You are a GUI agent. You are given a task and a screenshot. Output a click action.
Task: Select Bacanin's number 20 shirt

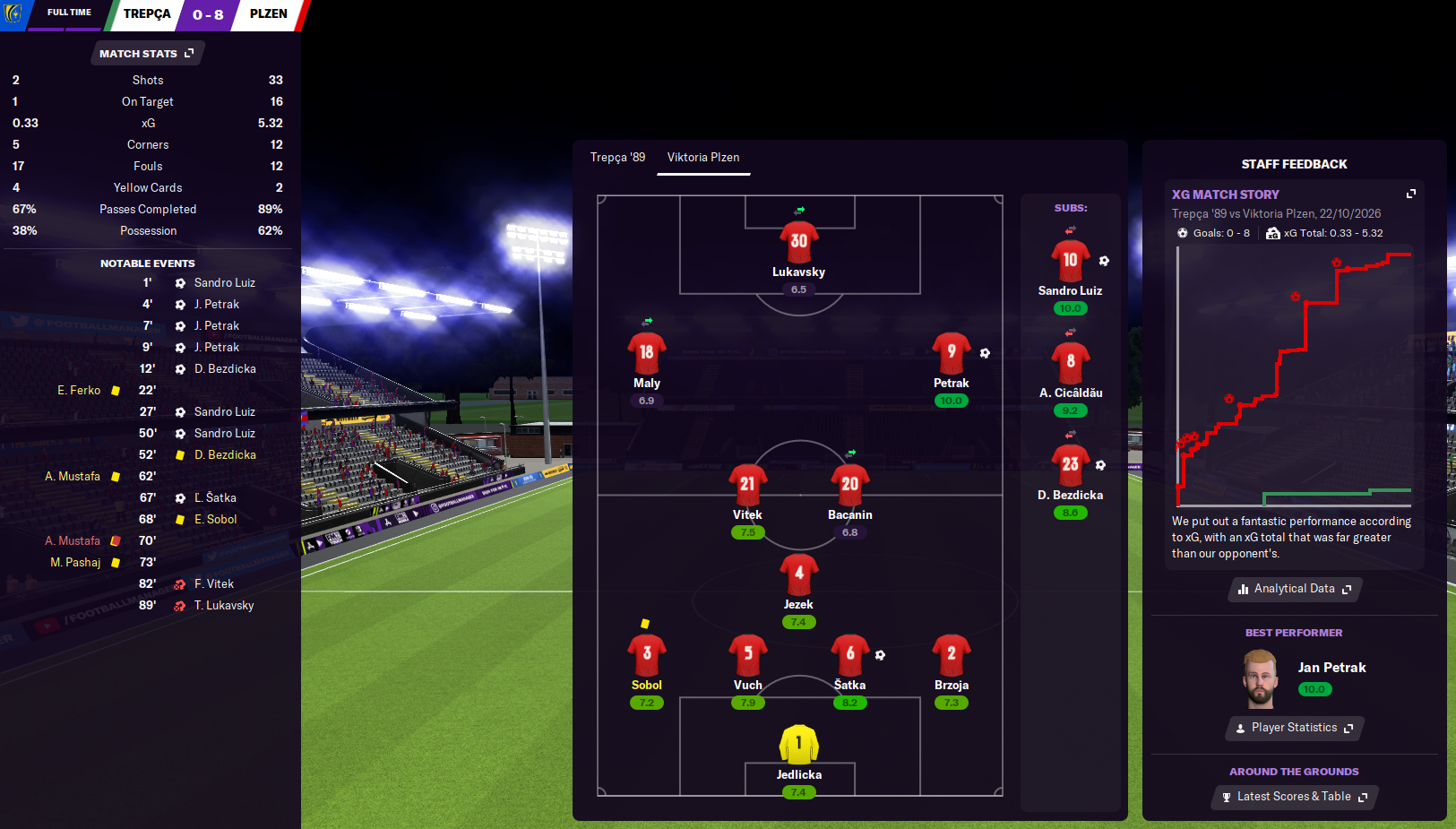tap(849, 485)
